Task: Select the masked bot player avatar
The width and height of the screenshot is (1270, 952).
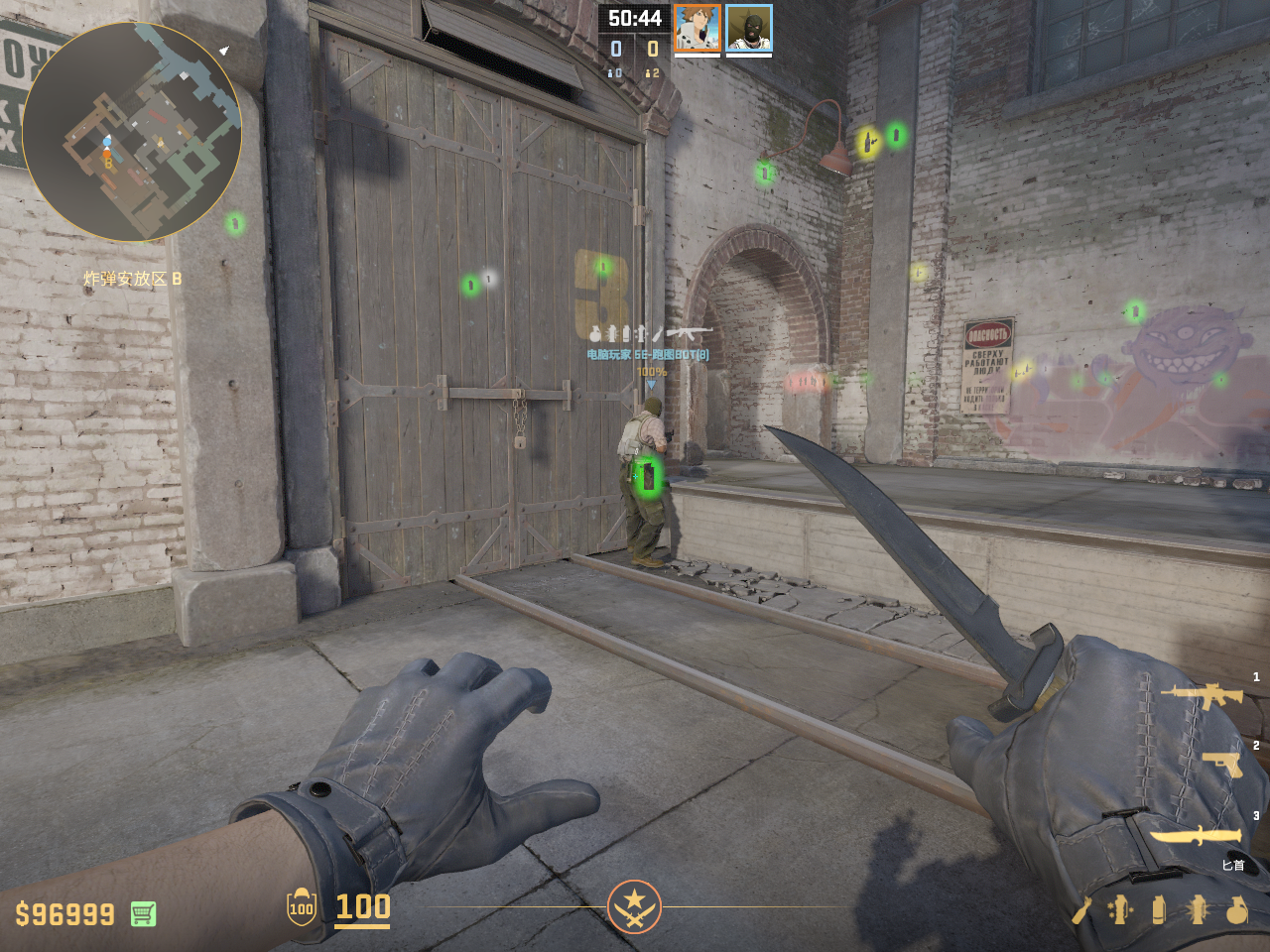Action: [748, 29]
